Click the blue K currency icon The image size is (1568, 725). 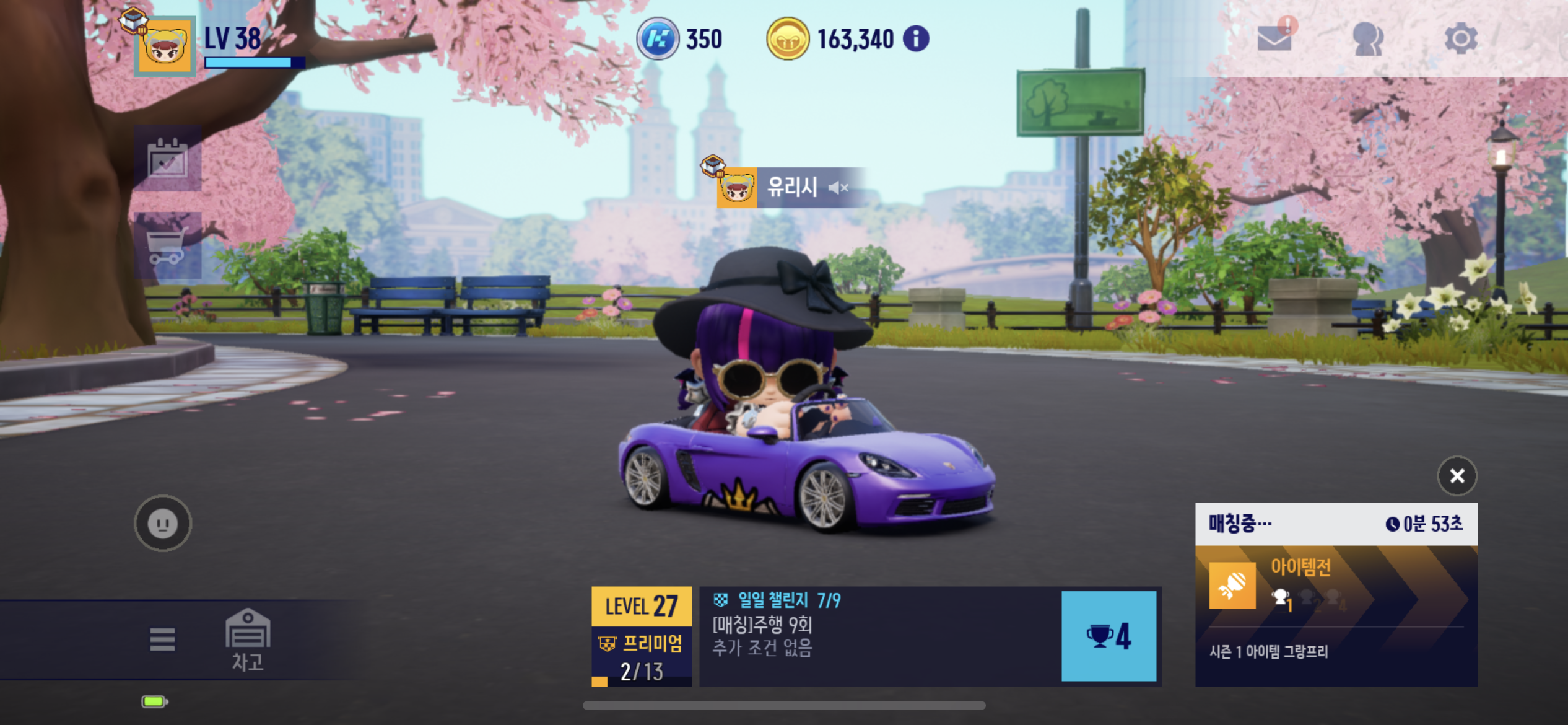click(x=658, y=39)
